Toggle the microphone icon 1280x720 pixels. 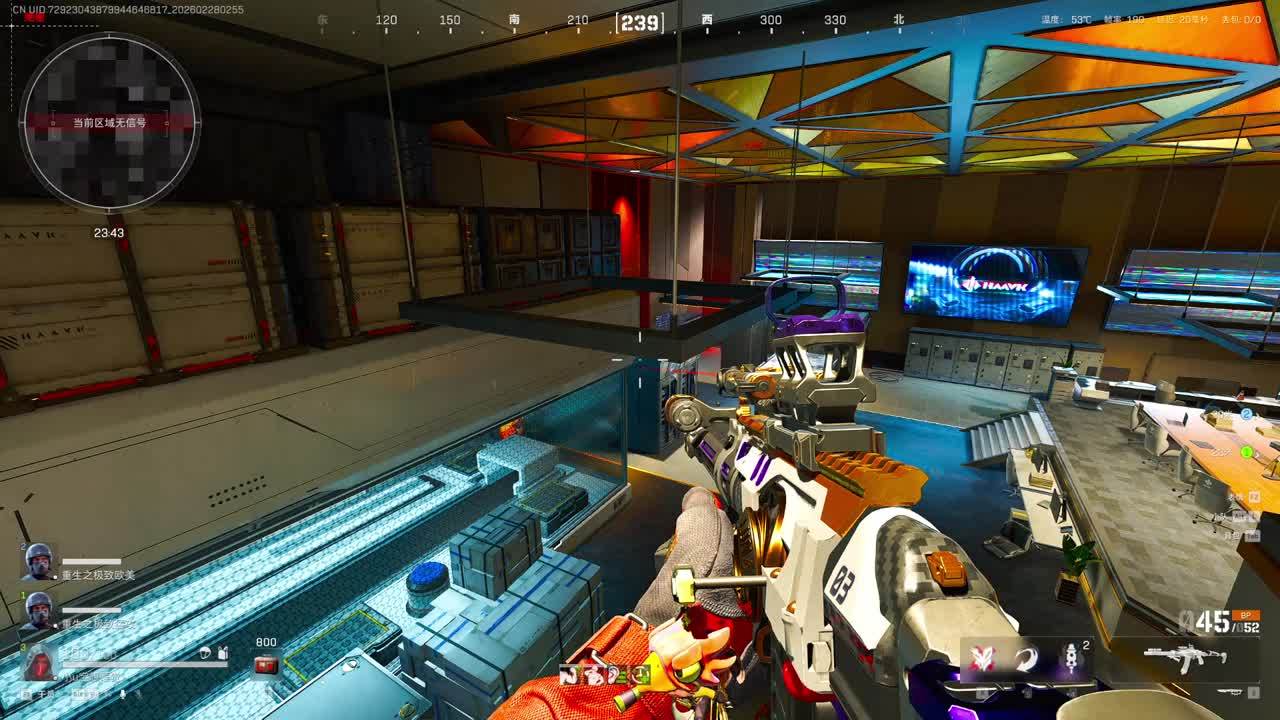pyautogui.click(x=123, y=693)
